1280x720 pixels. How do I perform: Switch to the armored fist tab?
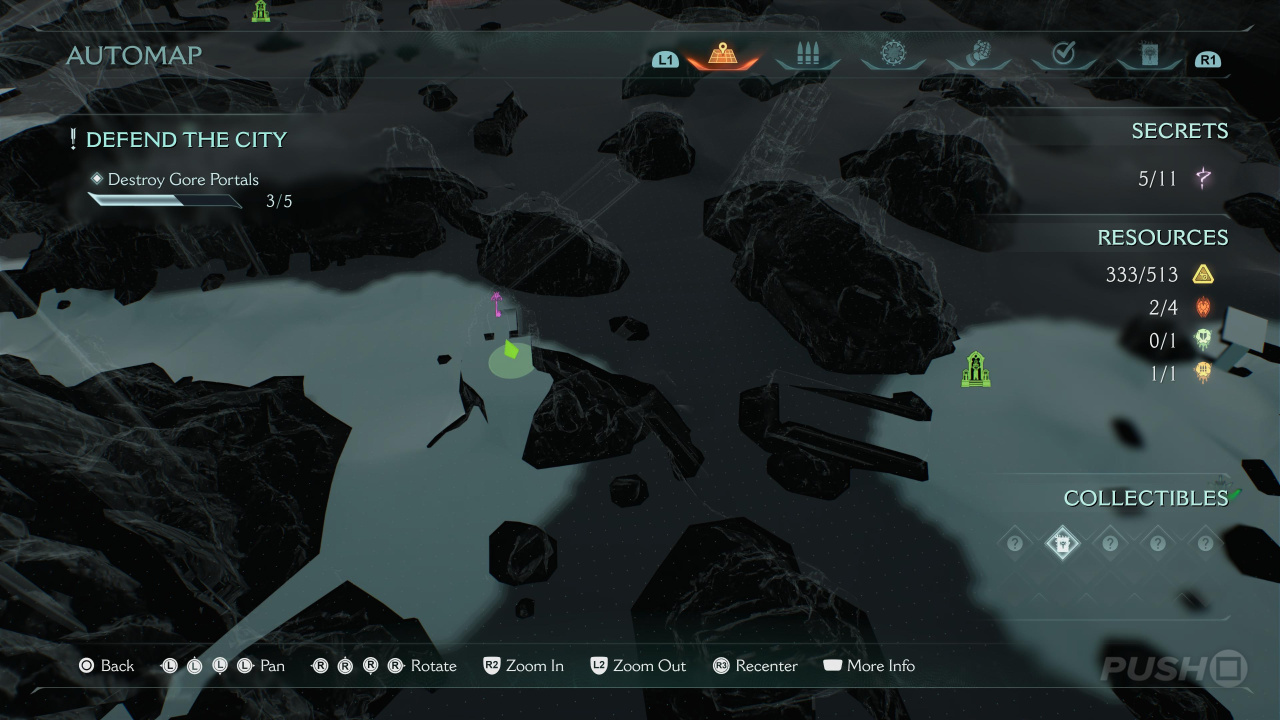tap(978, 54)
